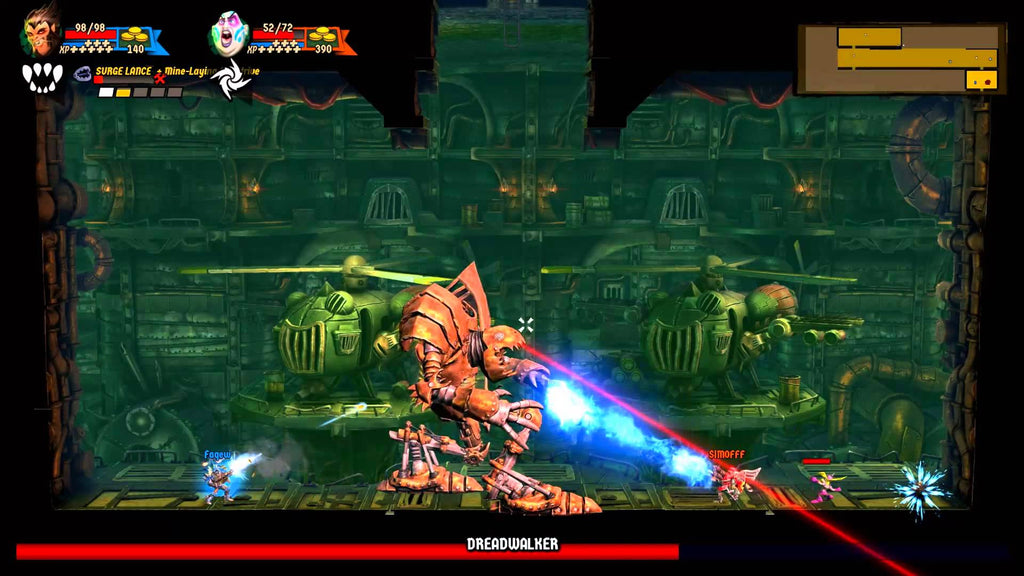Click the white pinwheel shuriken ability icon
Screen dimensions: 1024x576
coord(229,78)
